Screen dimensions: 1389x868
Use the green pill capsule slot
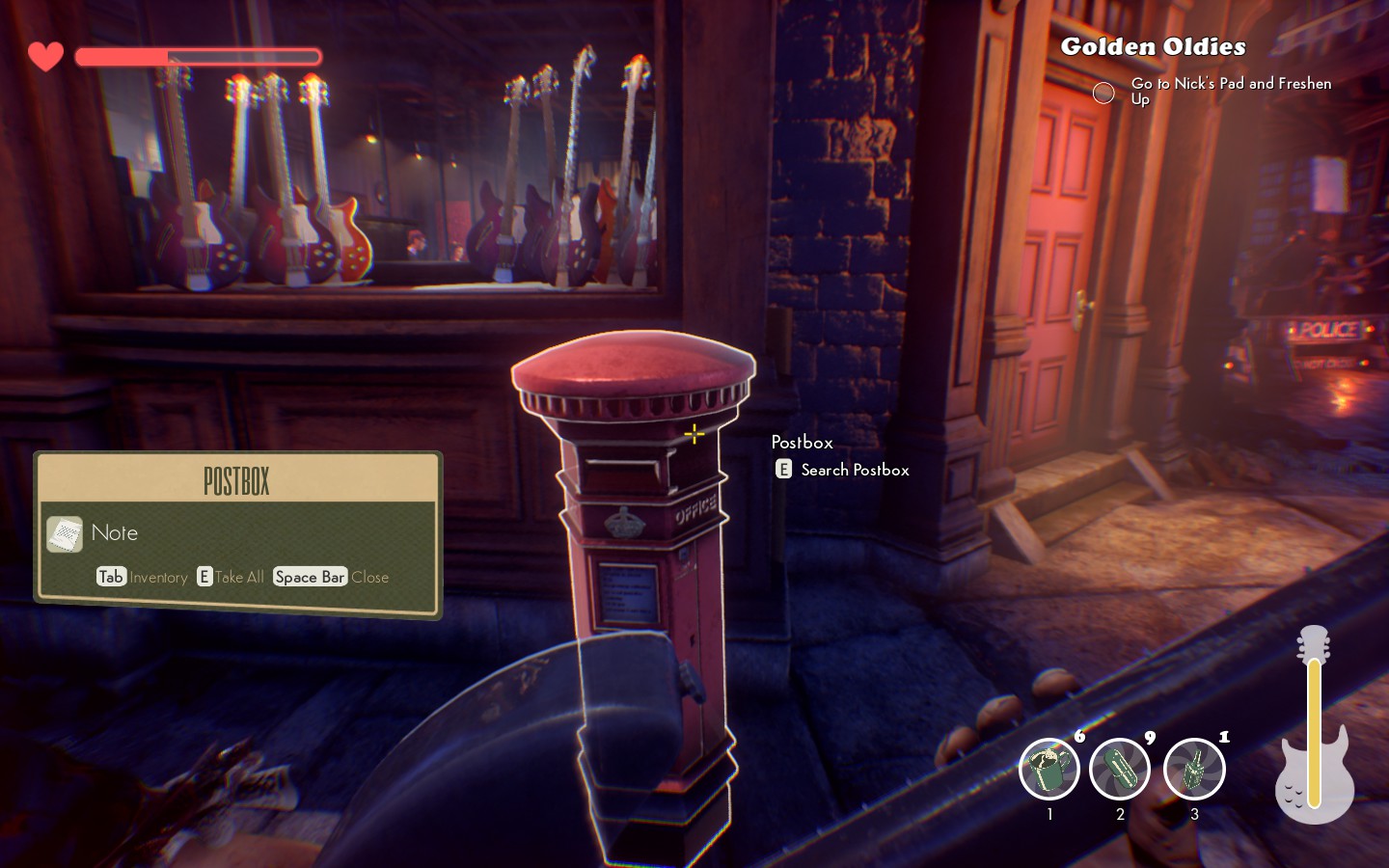pyautogui.click(x=1120, y=770)
